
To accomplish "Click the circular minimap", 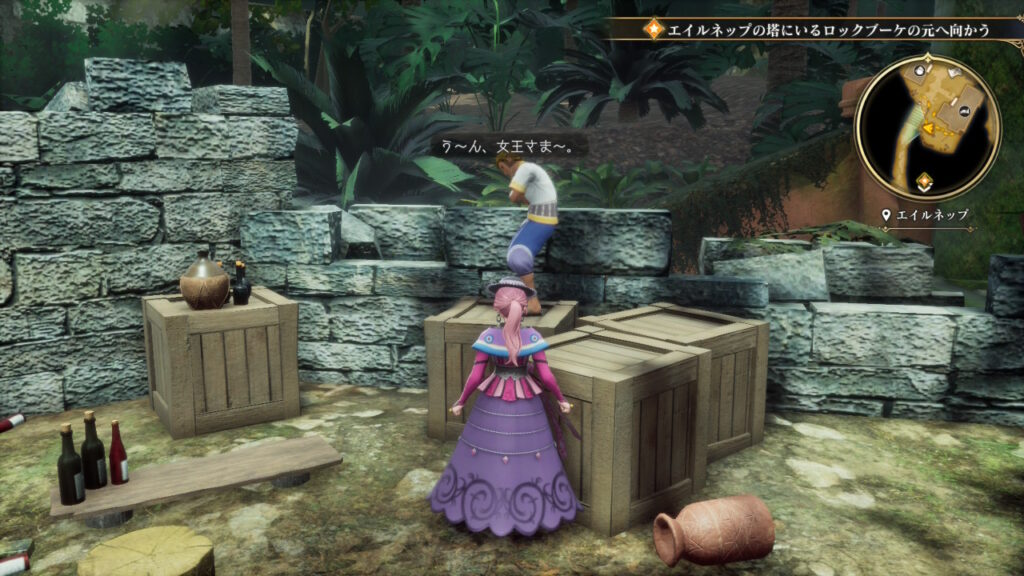I will (927, 127).
